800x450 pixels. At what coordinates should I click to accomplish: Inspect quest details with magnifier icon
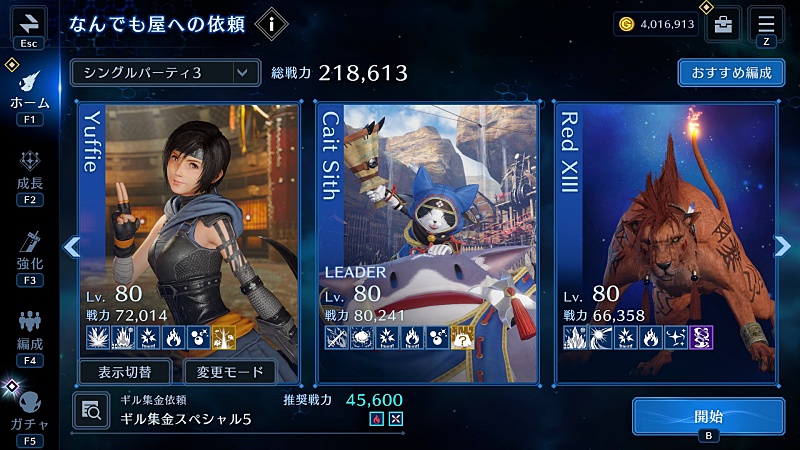tap(90, 408)
